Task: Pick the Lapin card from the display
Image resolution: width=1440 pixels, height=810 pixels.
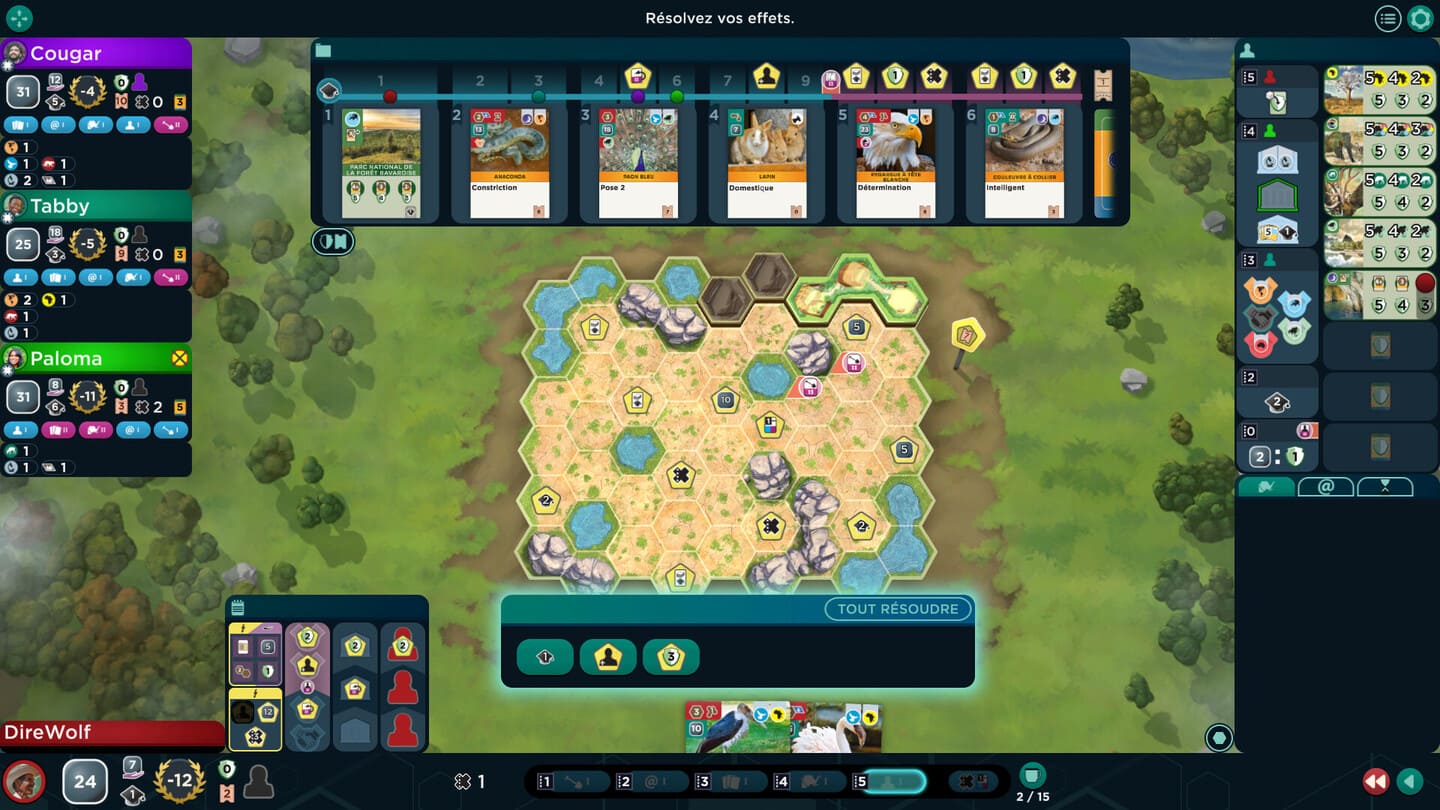Action: pyautogui.click(x=766, y=163)
